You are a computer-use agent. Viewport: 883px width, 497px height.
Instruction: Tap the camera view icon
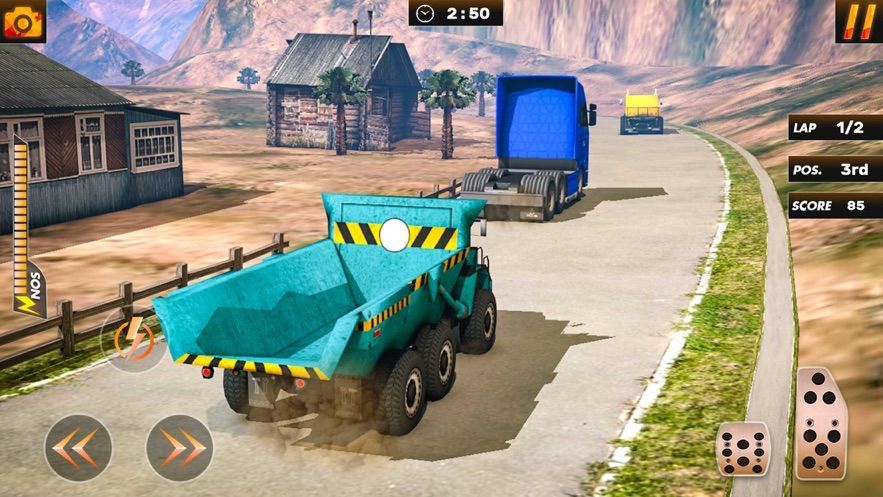(22, 21)
